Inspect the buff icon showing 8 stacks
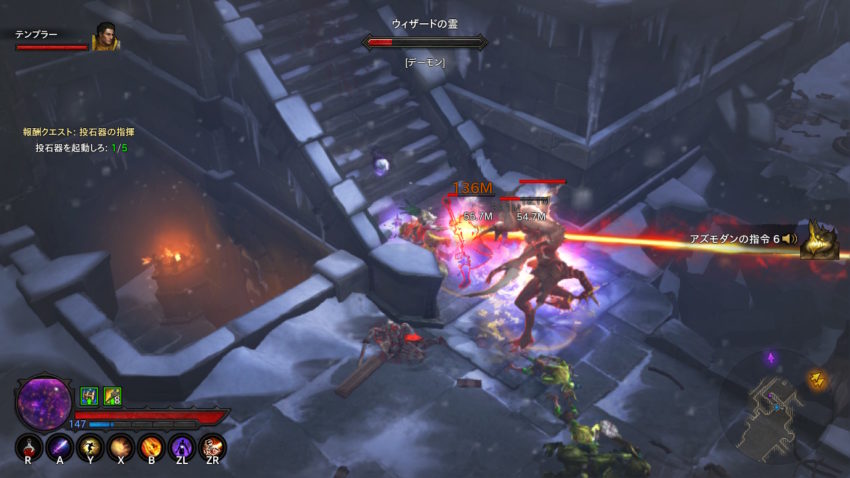Viewport: 850px width, 478px height. tap(112, 395)
